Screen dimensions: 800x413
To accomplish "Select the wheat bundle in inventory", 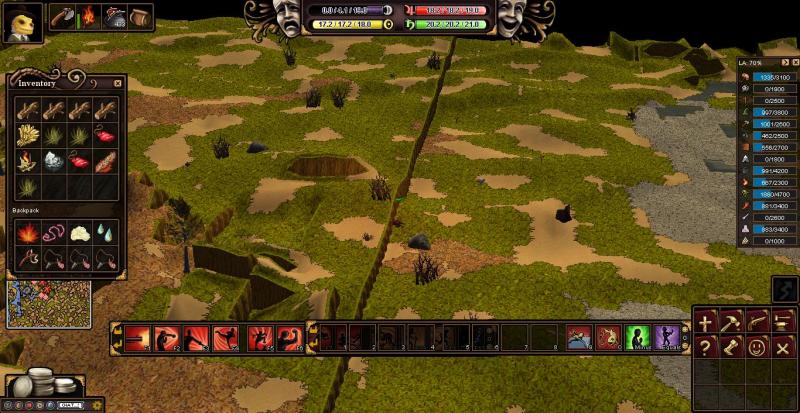I will 26,134.
